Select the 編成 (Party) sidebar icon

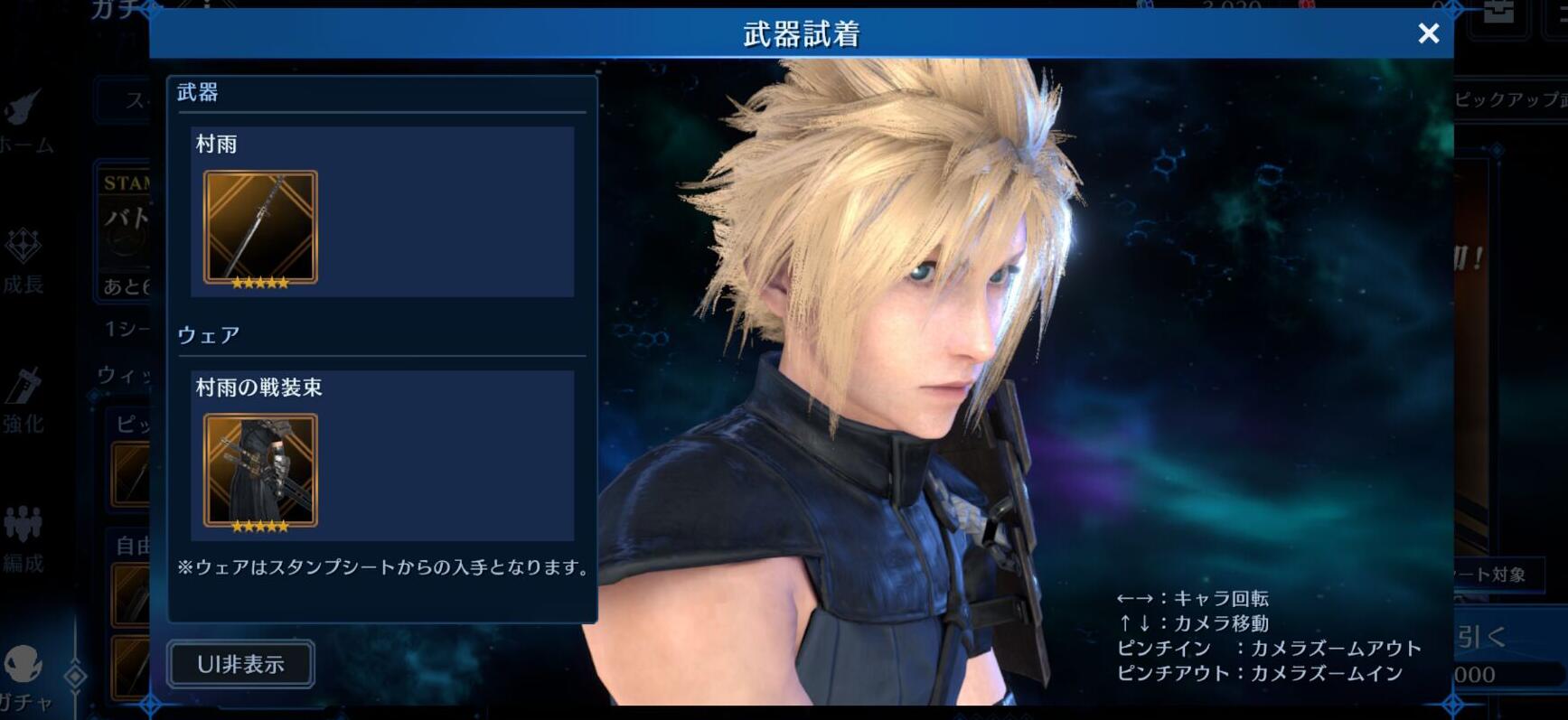(x=24, y=533)
